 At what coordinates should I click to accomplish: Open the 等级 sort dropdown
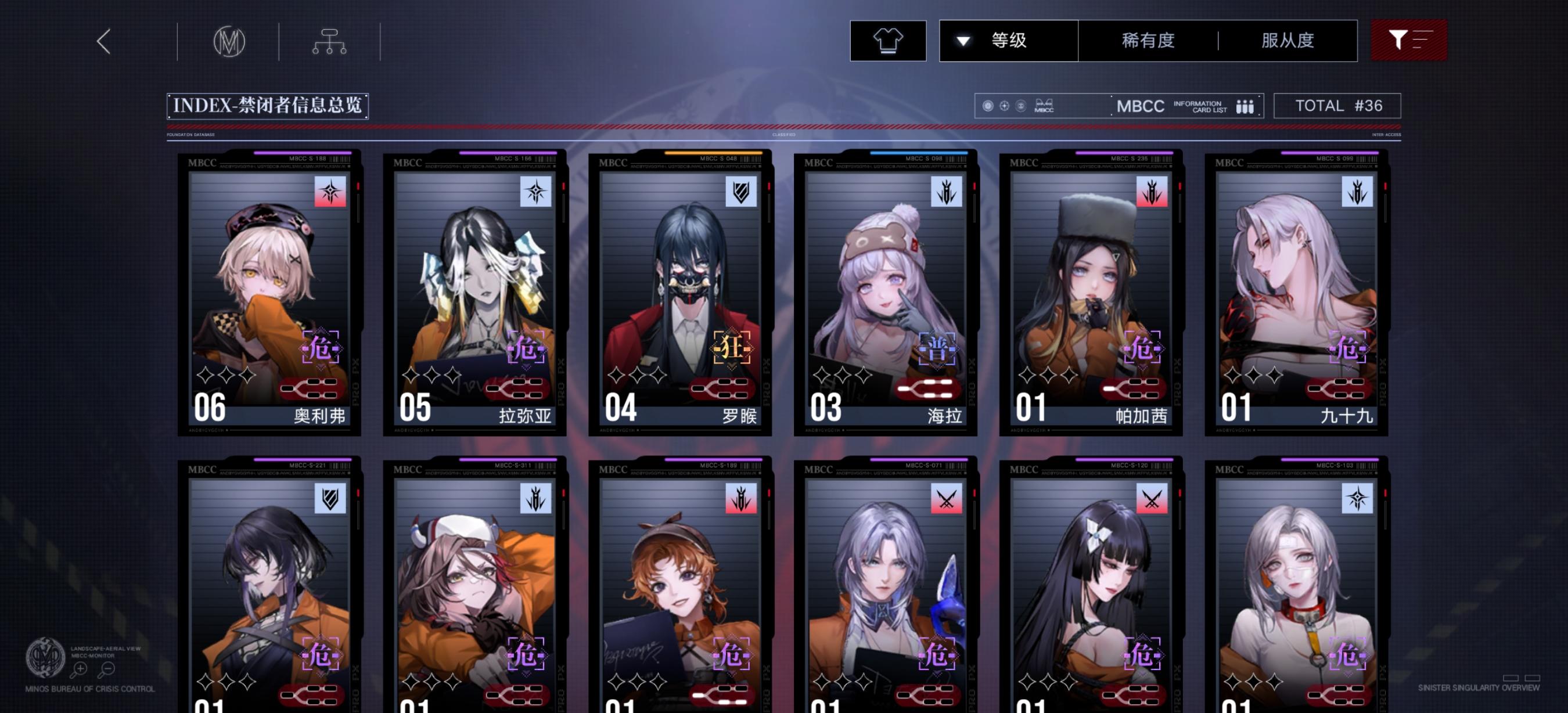click(x=1008, y=40)
